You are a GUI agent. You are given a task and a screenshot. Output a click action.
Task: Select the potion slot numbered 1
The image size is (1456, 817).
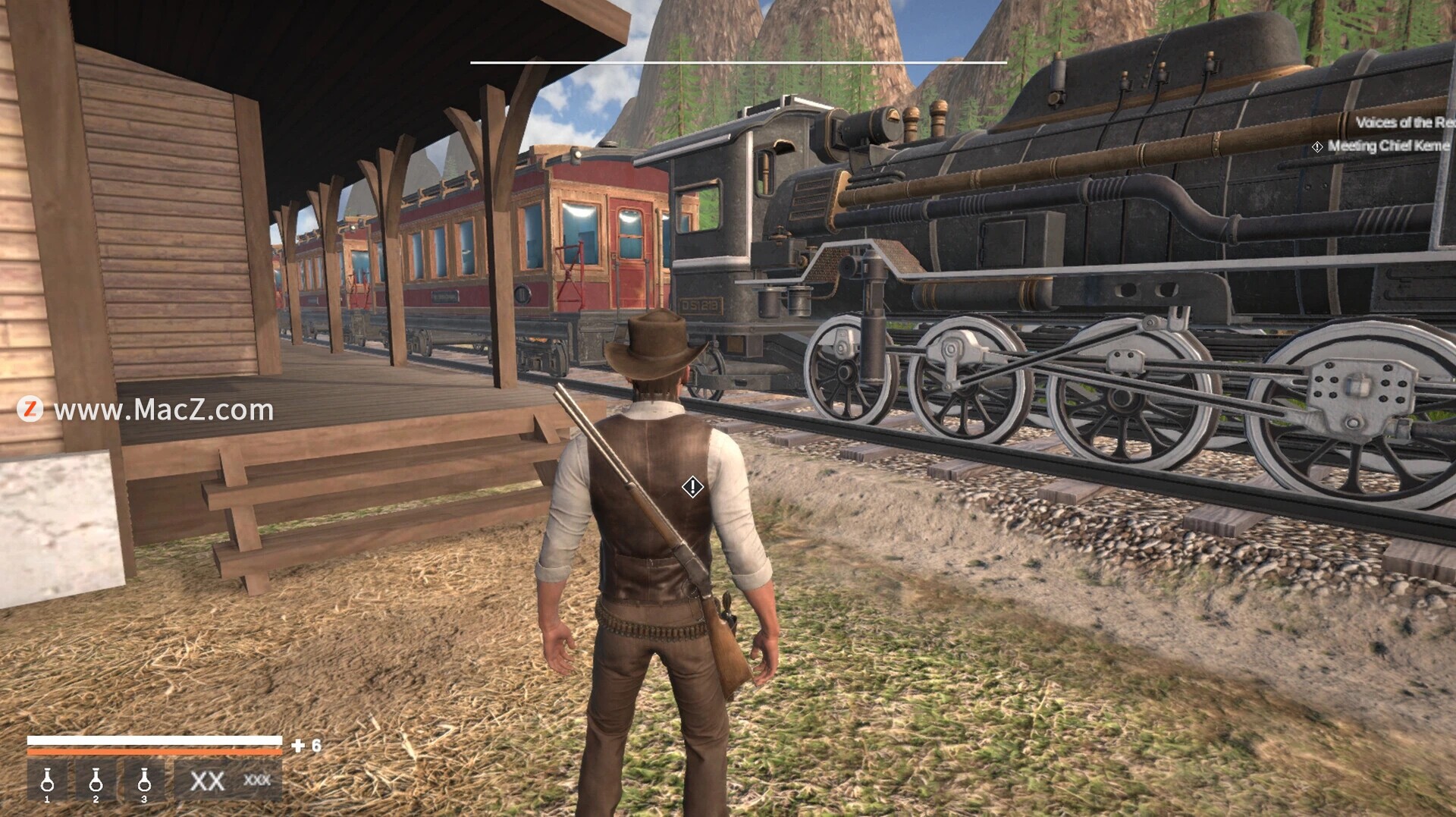[x=47, y=781]
